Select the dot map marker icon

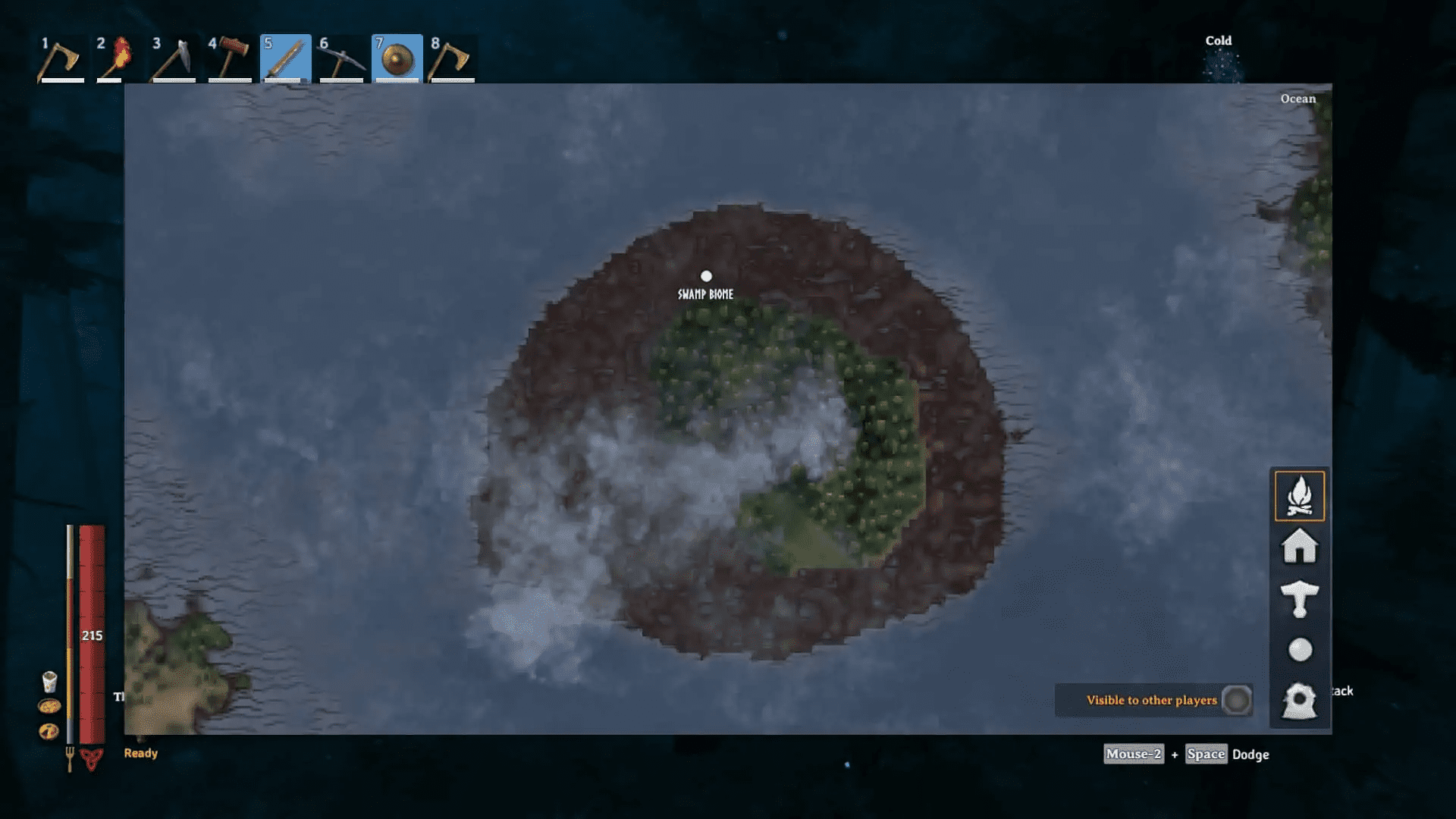[x=1300, y=650]
